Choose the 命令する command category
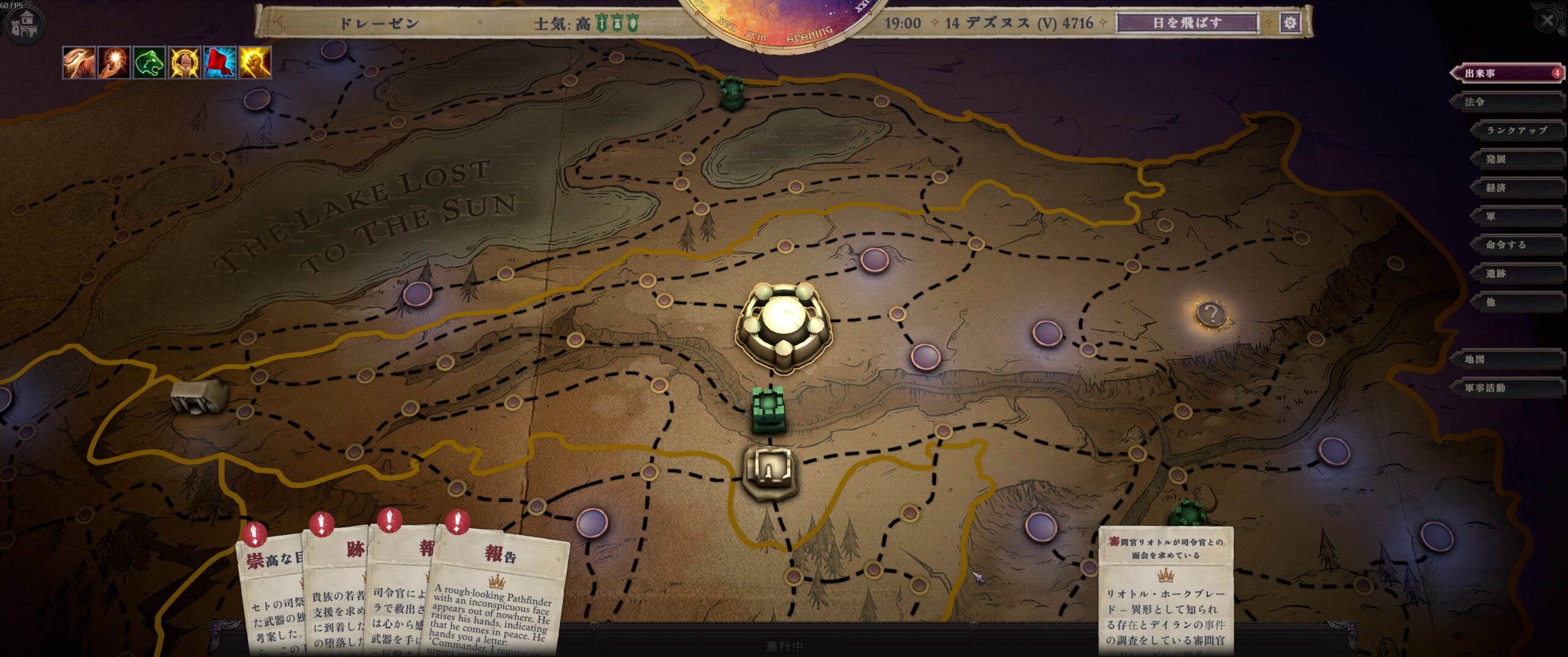The width and height of the screenshot is (1568, 657). coord(1517,245)
